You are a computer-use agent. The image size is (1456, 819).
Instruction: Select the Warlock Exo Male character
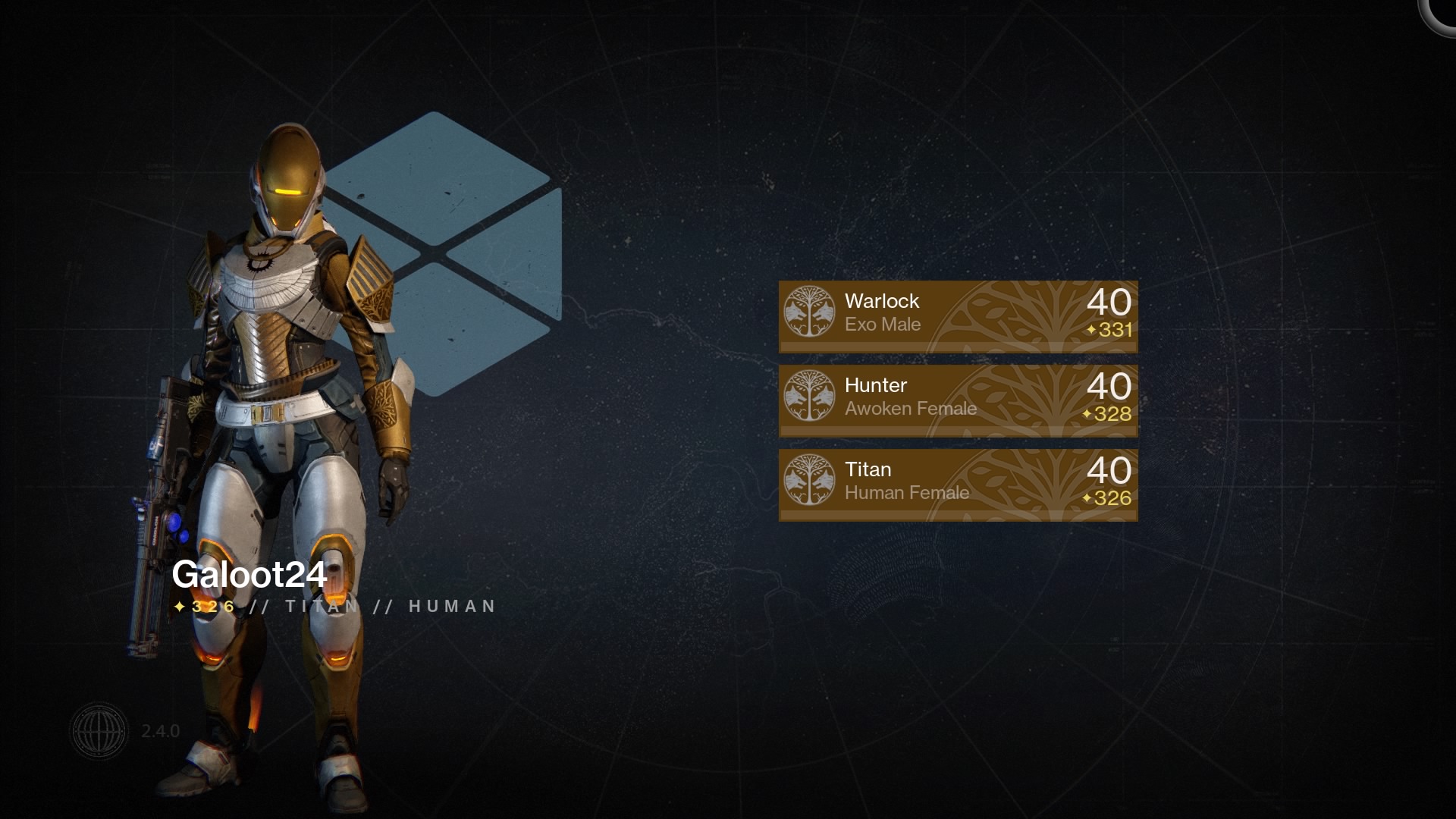tap(958, 315)
